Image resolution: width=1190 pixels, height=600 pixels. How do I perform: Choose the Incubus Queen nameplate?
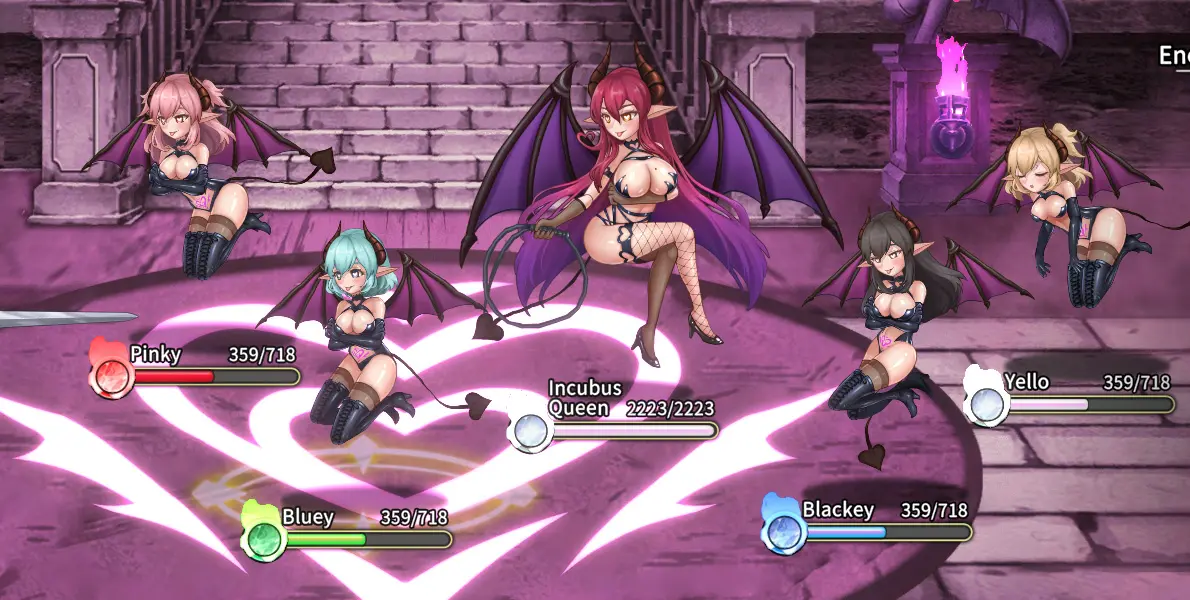click(613, 420)
